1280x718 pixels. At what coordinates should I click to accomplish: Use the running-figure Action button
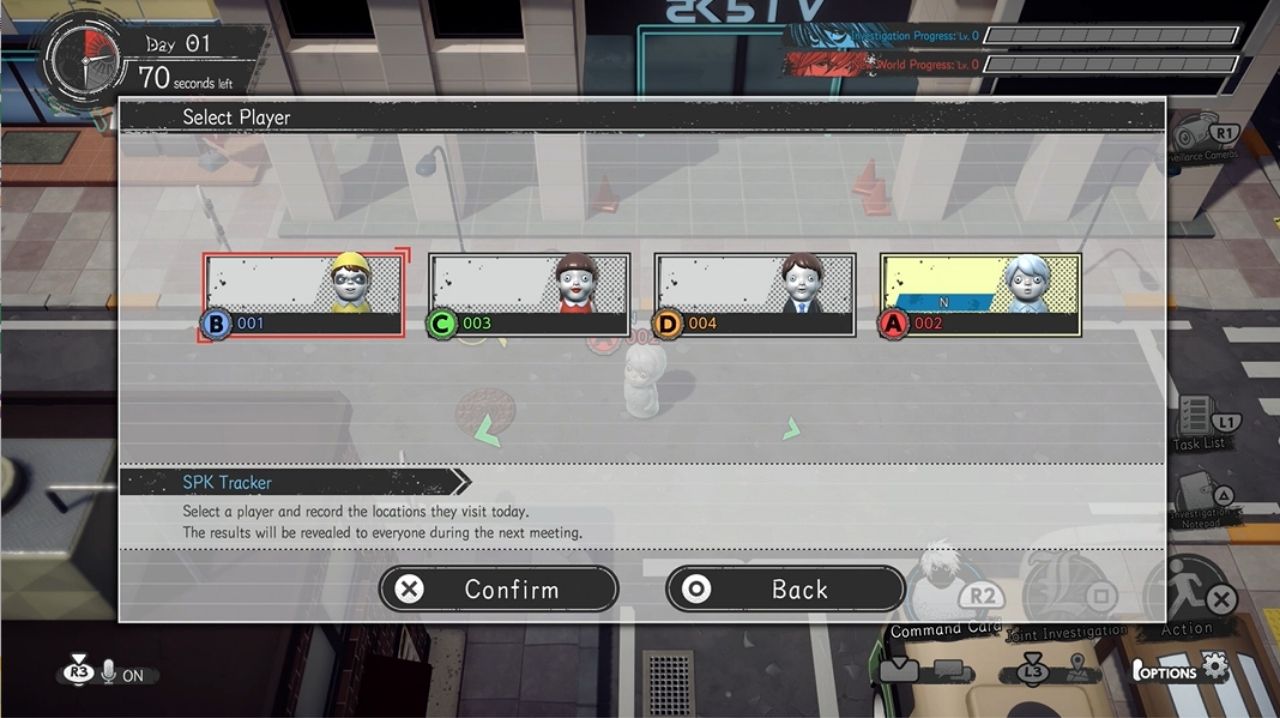click(1190, 595)
